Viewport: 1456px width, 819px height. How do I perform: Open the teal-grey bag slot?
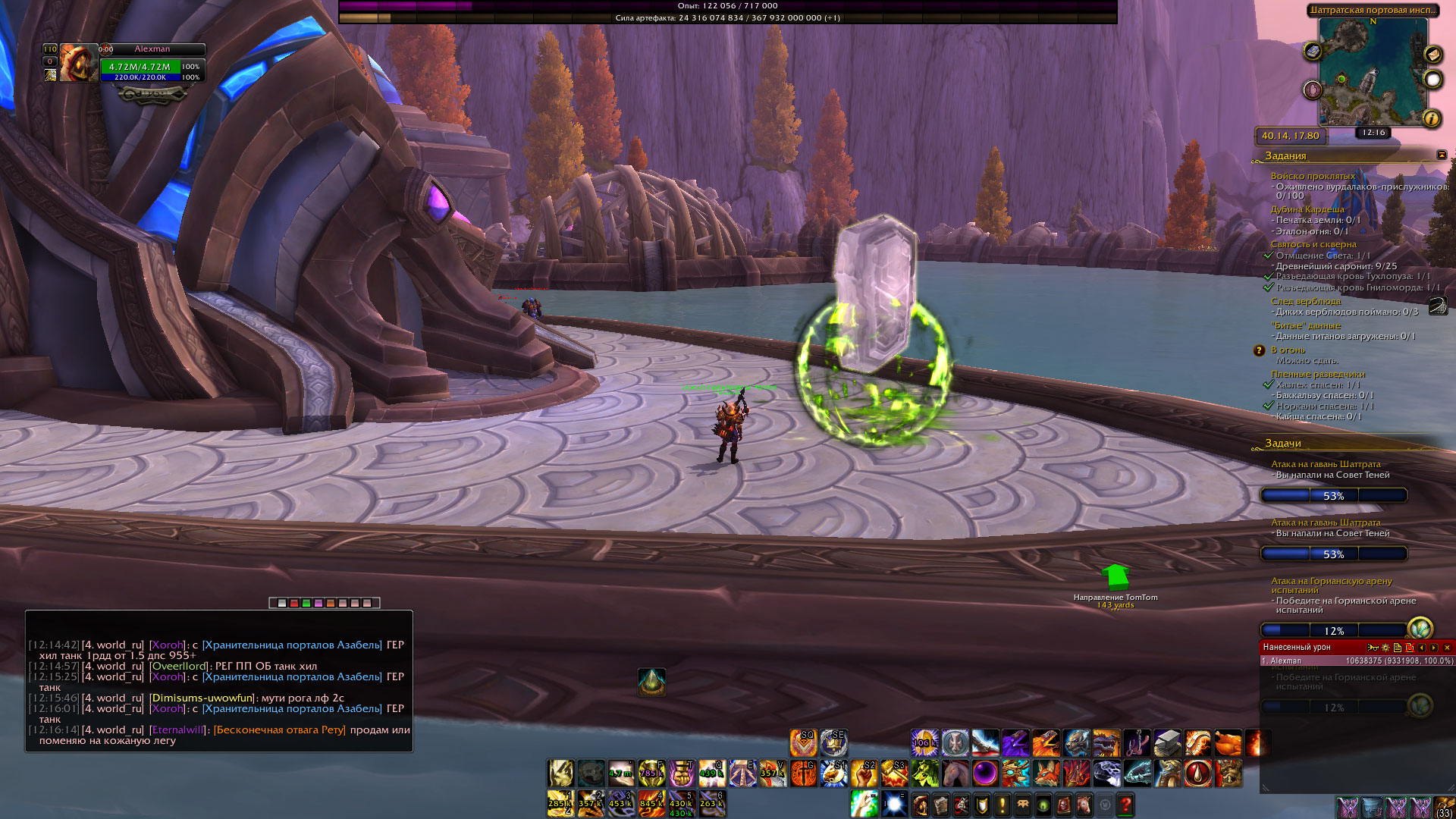(1371, 807)
